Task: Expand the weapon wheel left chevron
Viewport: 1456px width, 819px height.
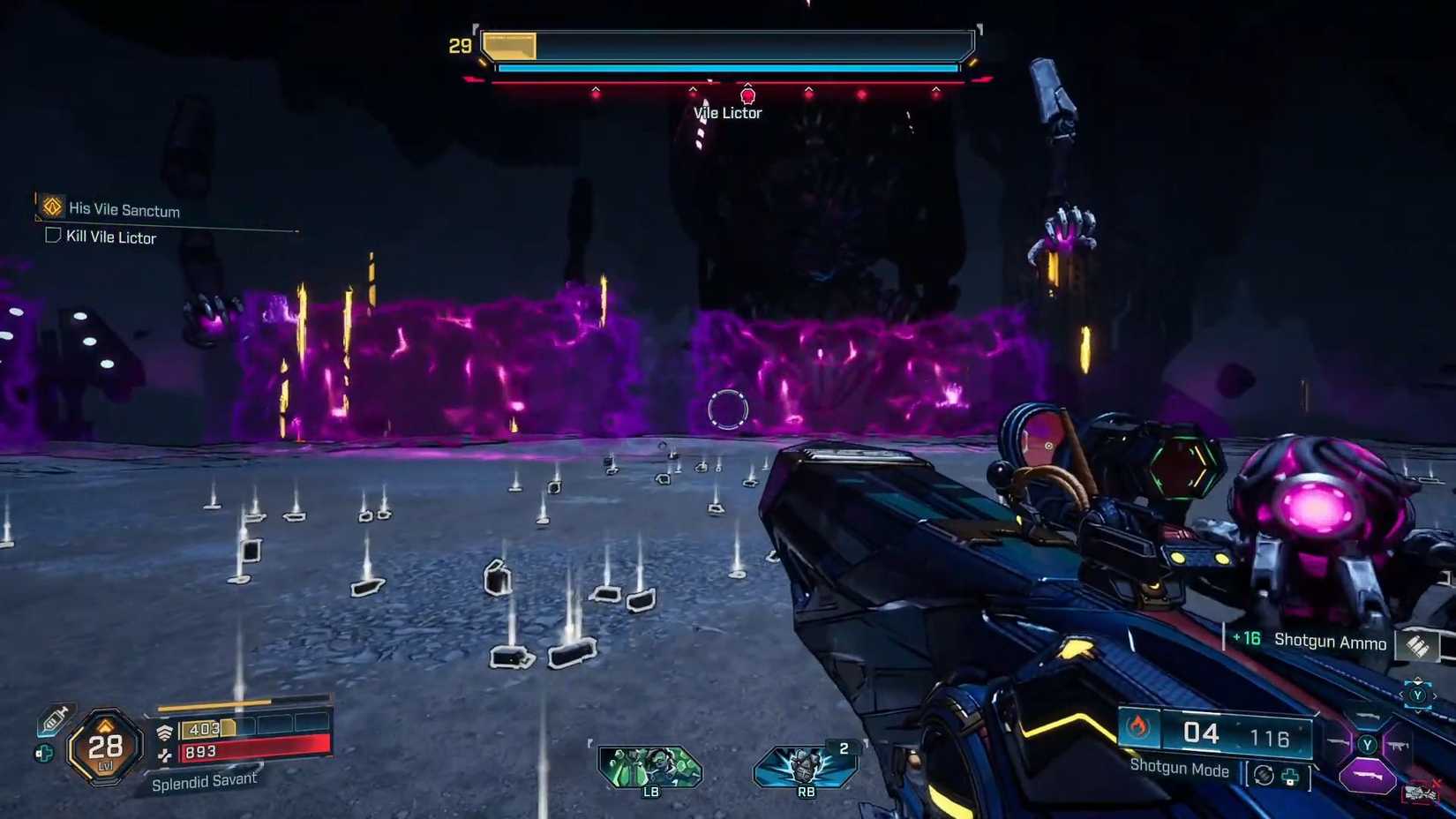Action: (1402, 695)
